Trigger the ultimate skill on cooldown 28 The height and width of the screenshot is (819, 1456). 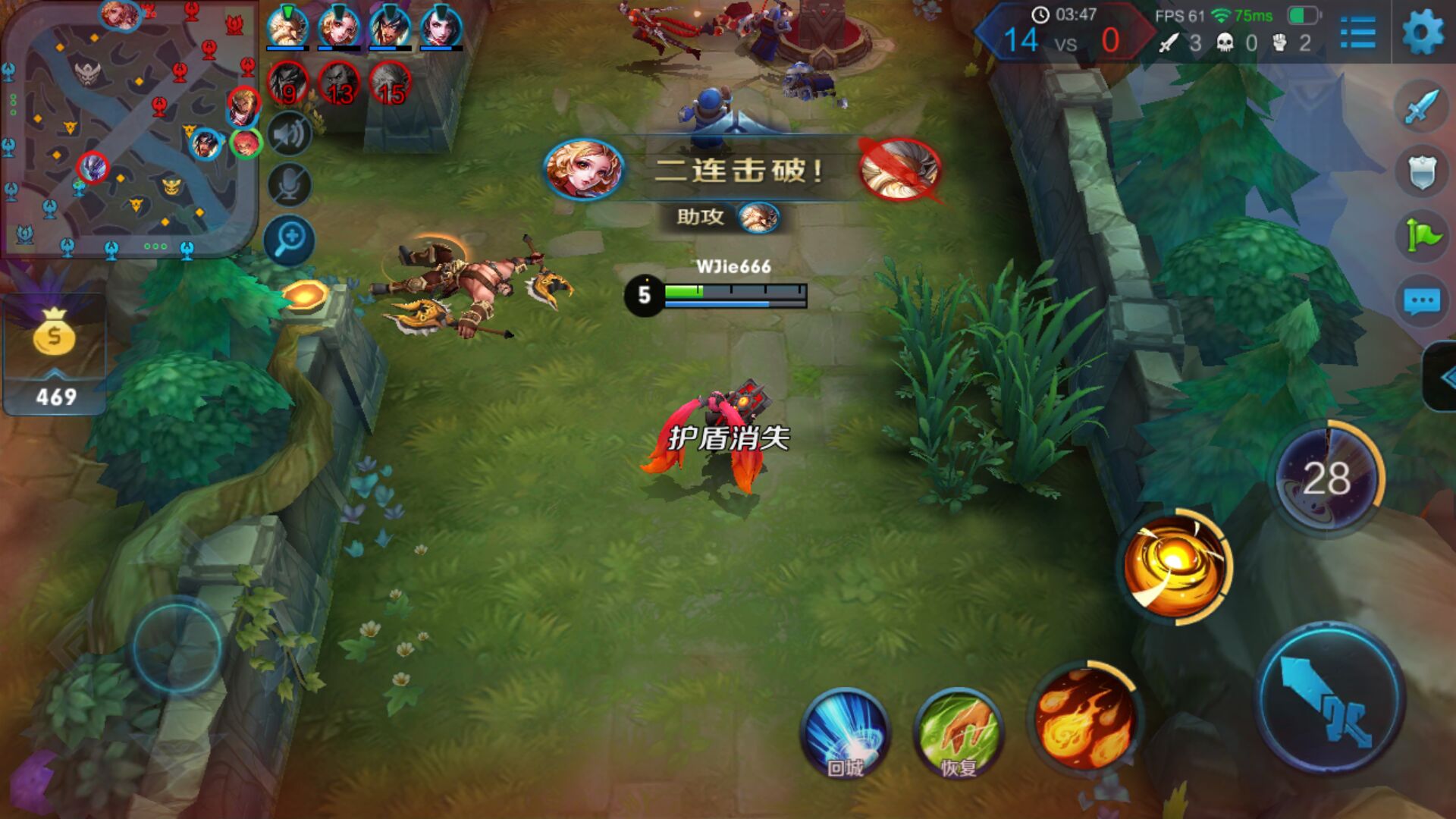coord(1326,478)
